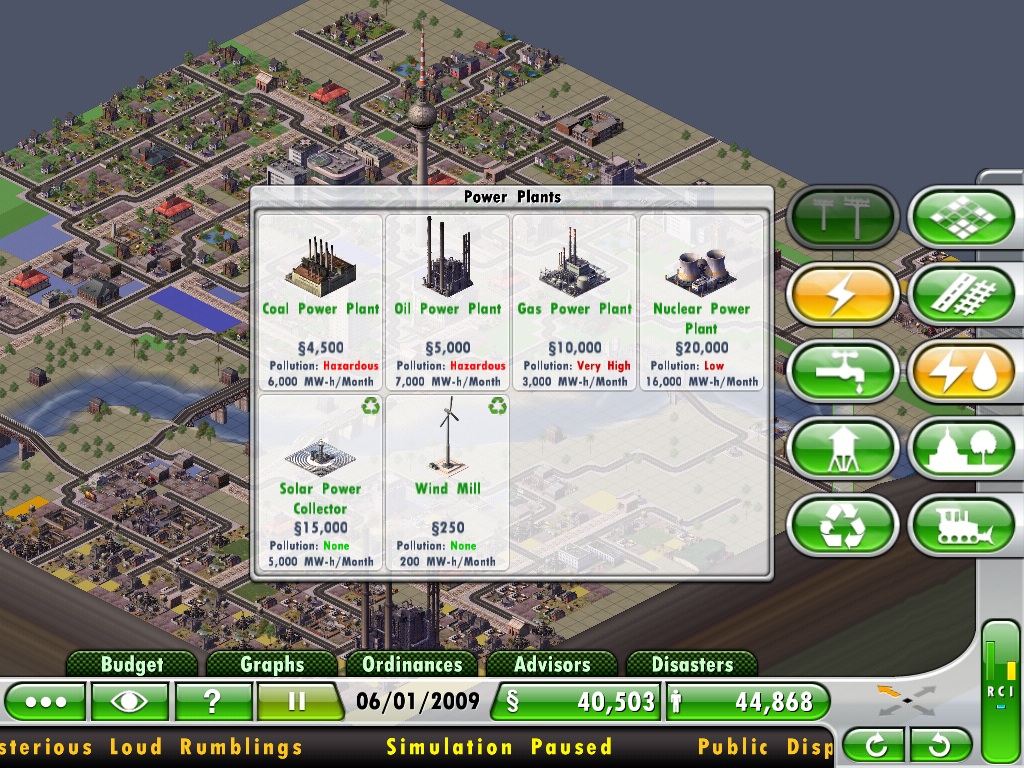Choose the Solar Power Collector
Image resolution: width=1024 pixels, height=768 pixels.
(x=321, y=482)
